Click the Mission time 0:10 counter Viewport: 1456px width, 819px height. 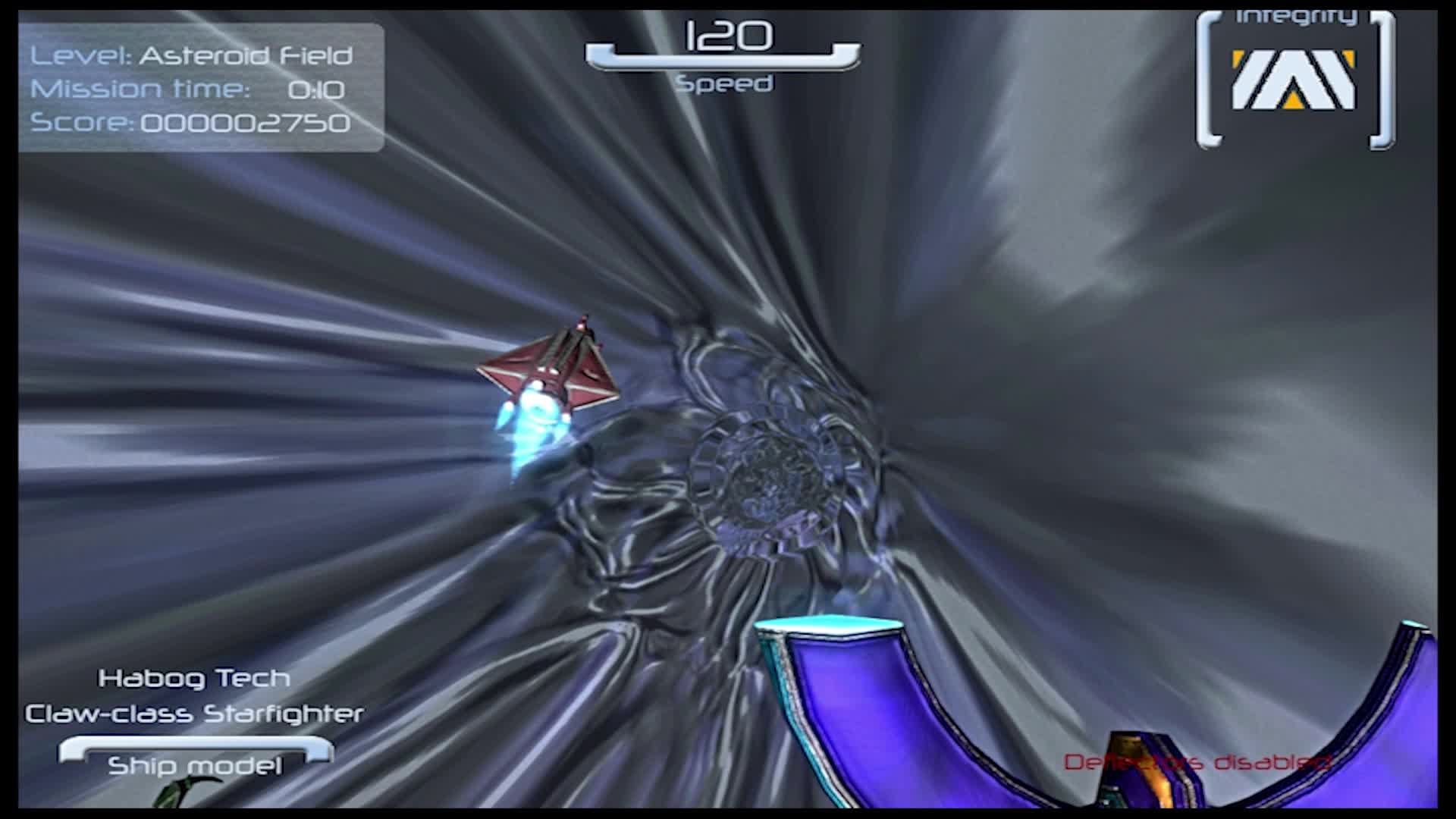188,89
